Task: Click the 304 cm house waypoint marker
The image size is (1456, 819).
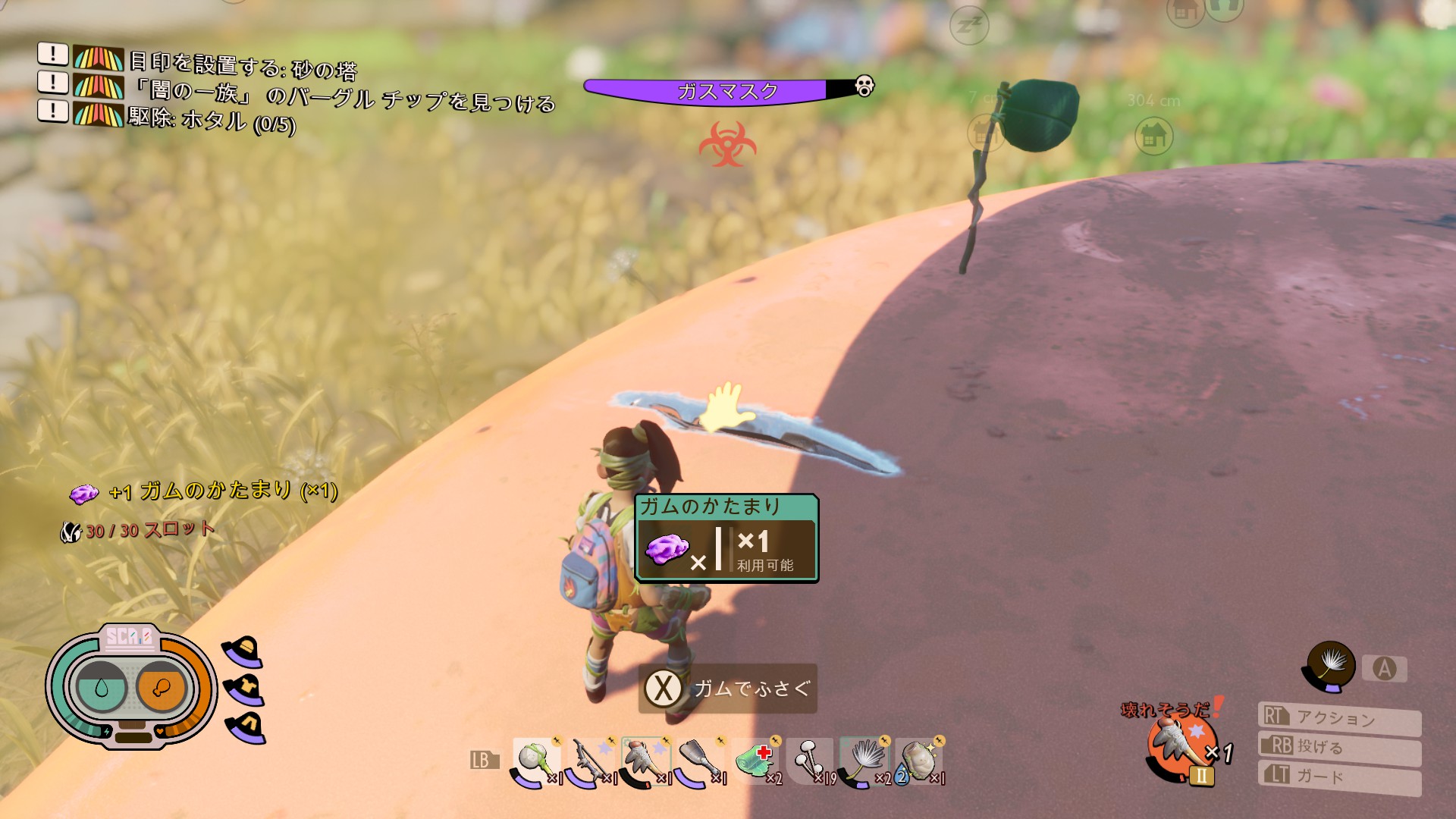Action: [x=1153, y=136]
